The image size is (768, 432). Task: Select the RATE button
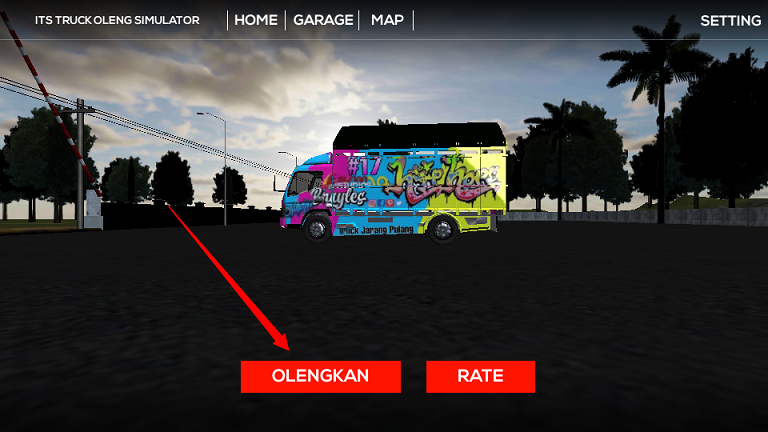click(x=480, y=377)
